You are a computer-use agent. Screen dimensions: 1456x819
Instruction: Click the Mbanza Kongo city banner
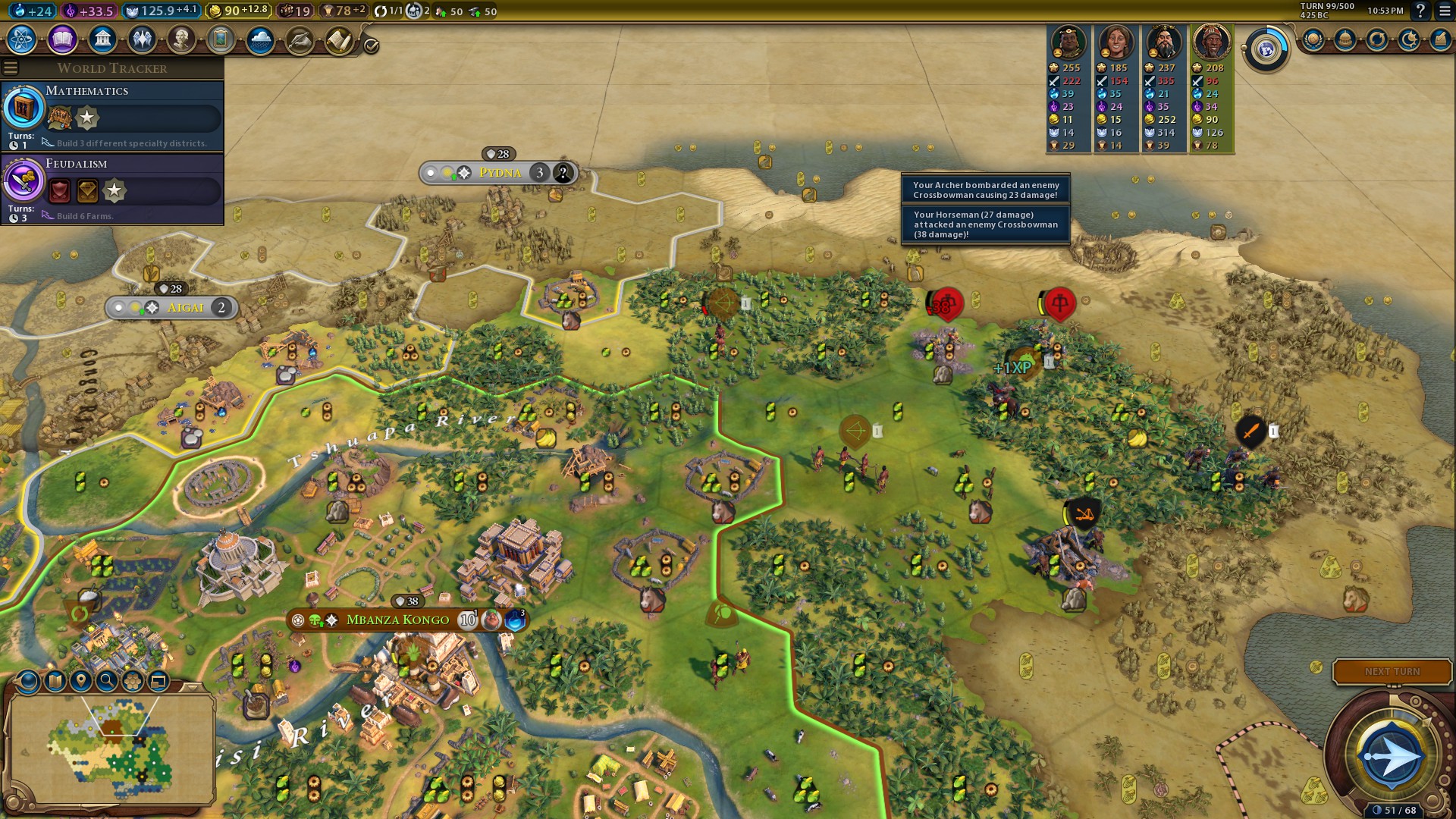point(397,620)
